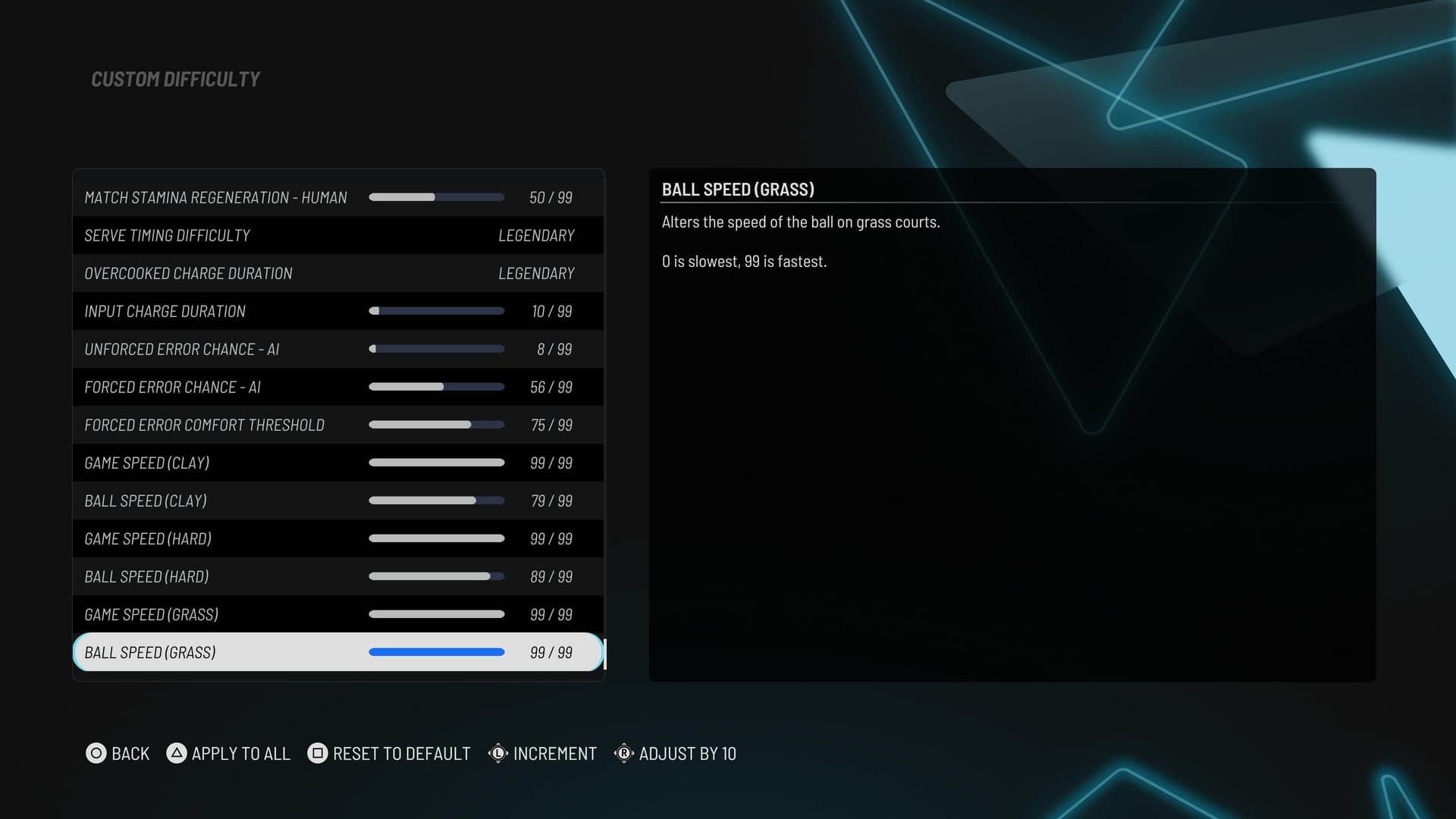This screenshot has height=819, width=1456.
Task: Select the Overcooked Charge Duration option
Action: tap(337, 274)
